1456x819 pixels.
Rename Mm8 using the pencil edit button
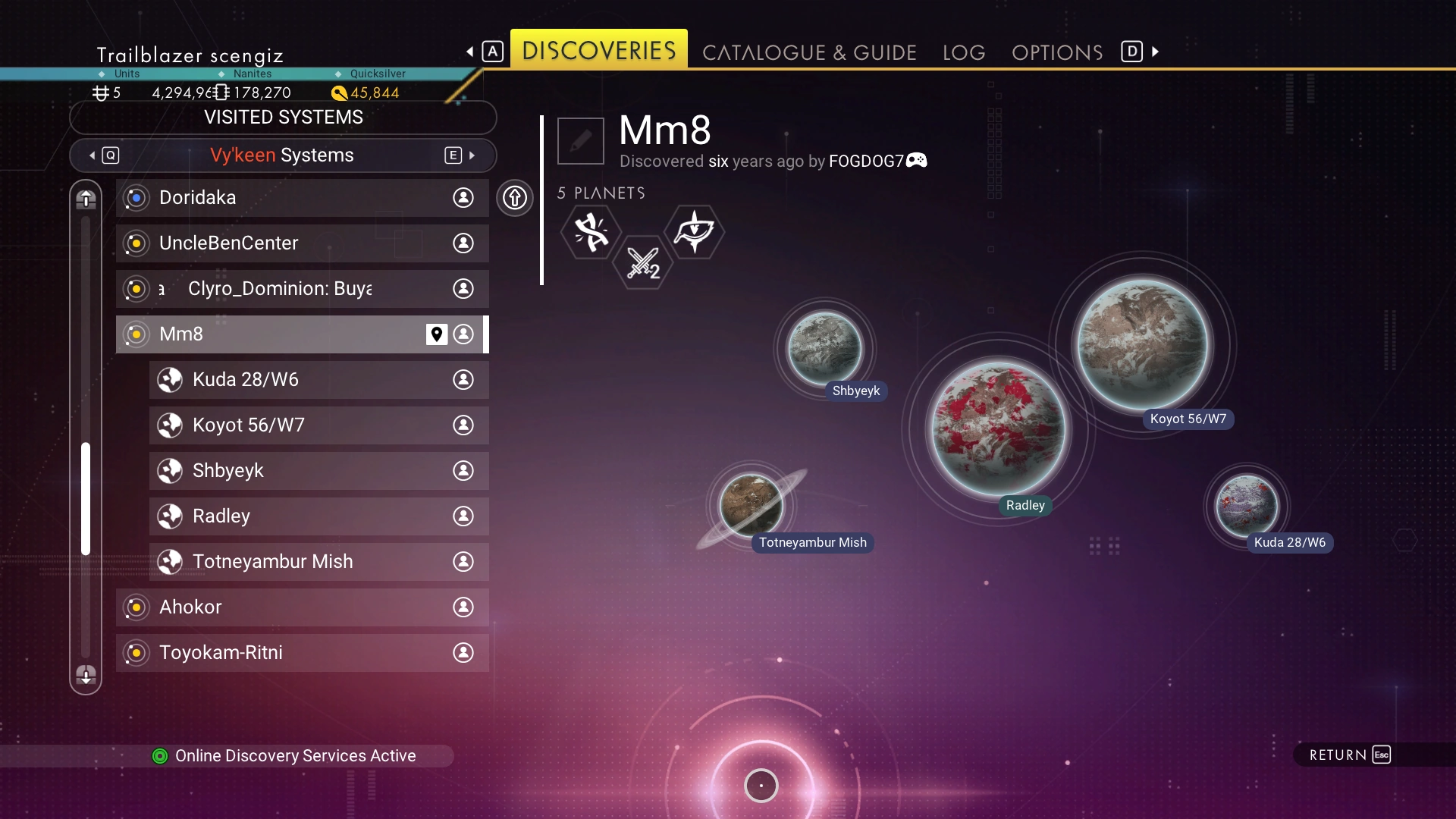(x=581, y=141)
